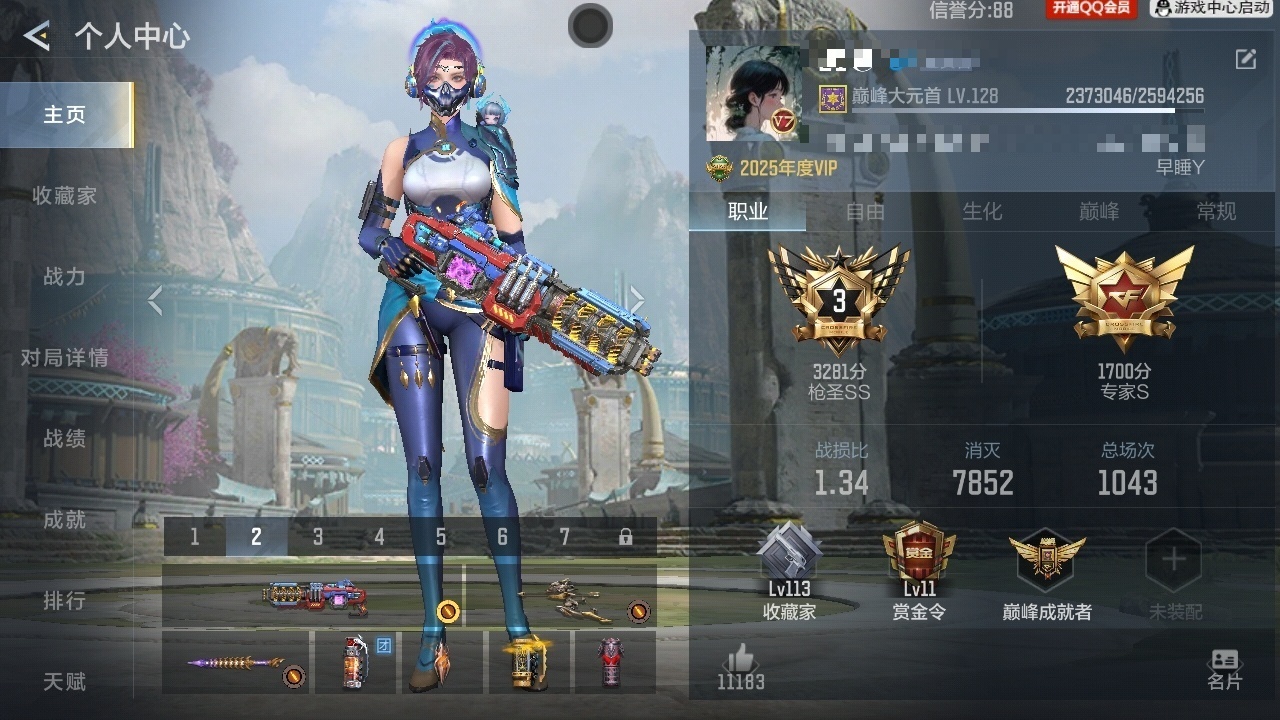Give a thumbs-up like

740,660
